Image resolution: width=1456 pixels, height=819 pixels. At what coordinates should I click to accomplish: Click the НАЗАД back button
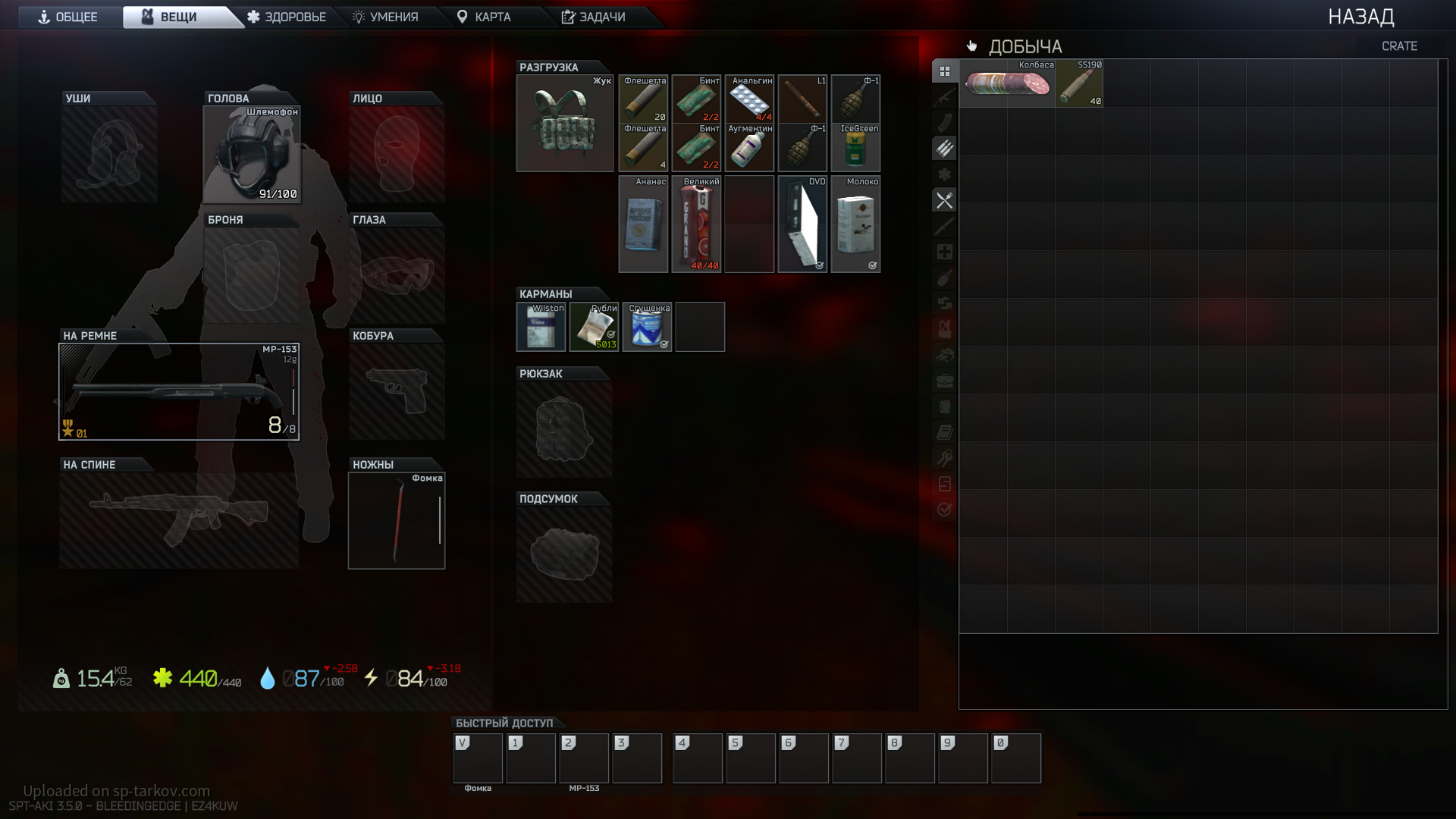(1360, 17)
